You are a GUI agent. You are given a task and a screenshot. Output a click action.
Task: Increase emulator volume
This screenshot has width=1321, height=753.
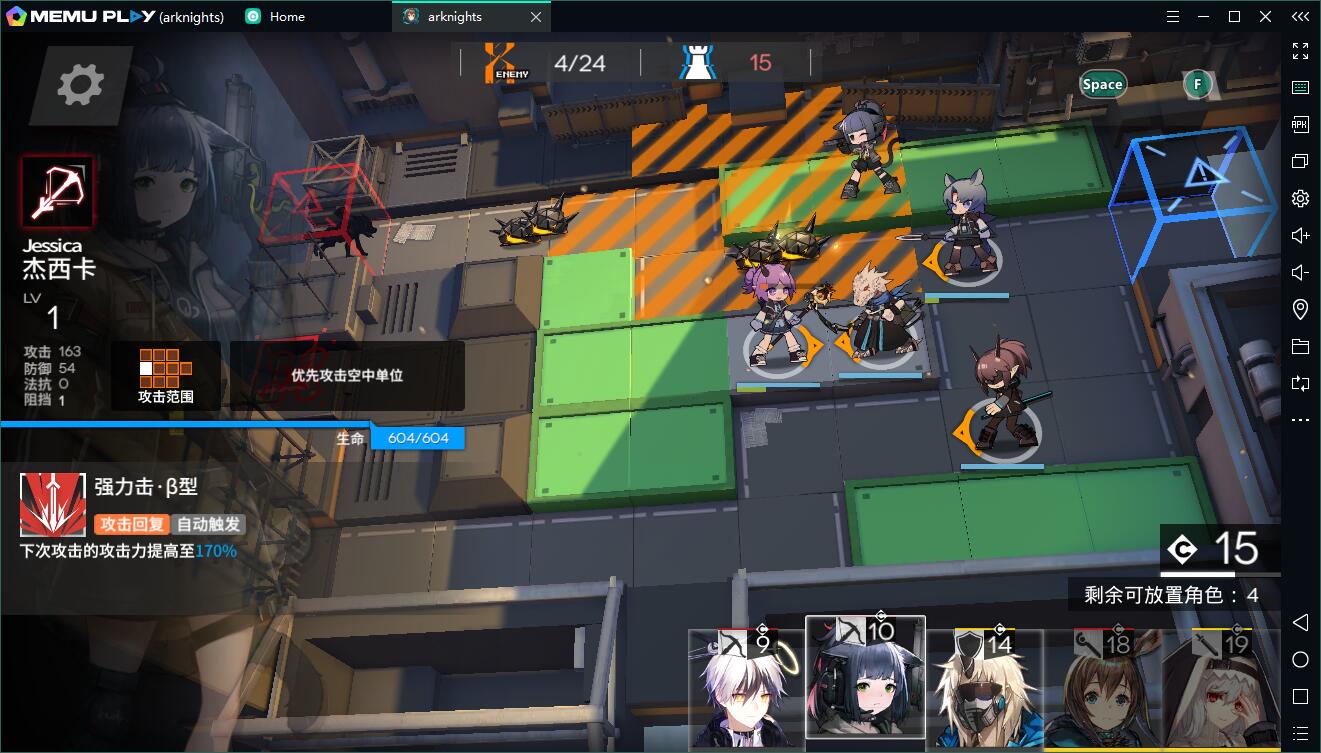[1300, 235]
